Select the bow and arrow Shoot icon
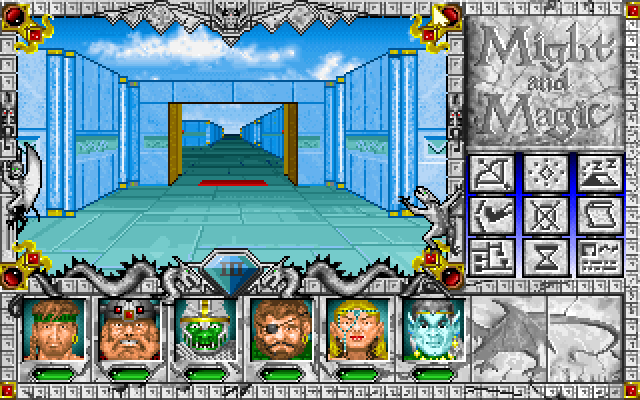This screenshot has height=400, width=640. (490, 173)
